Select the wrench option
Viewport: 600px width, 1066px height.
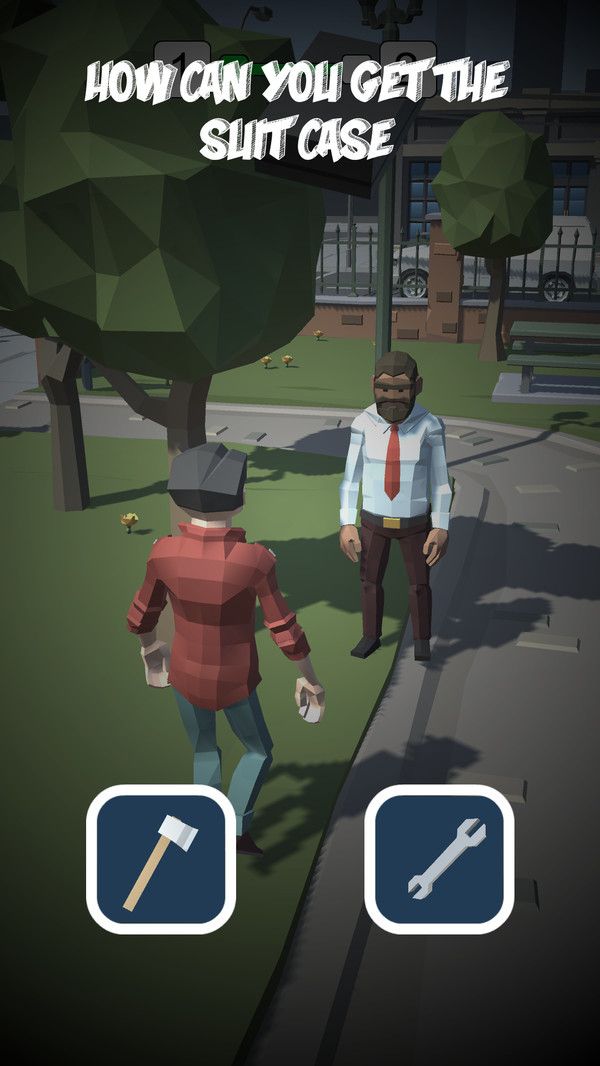439,859
